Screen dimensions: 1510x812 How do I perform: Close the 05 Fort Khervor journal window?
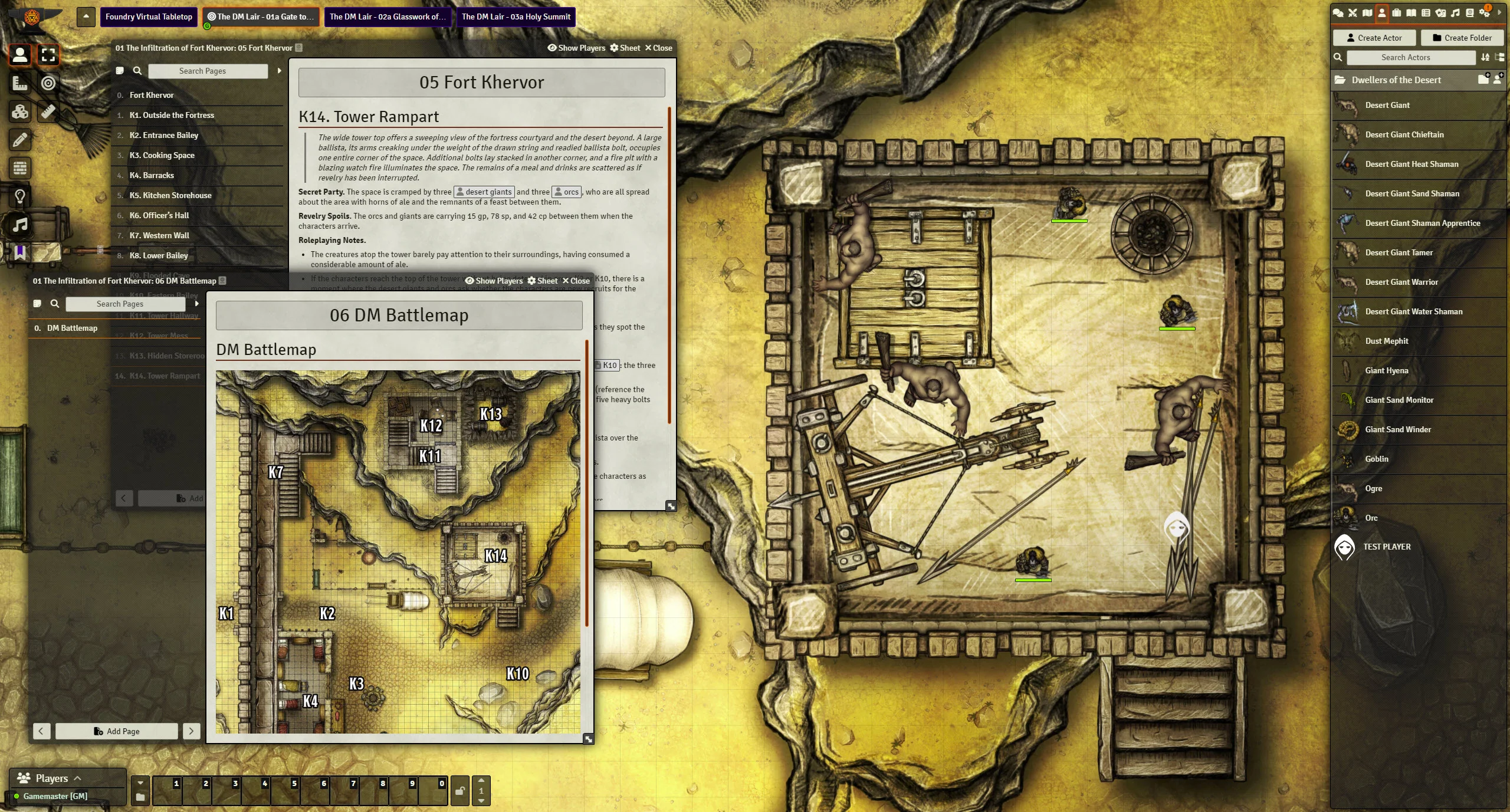[x=658, y=48]
